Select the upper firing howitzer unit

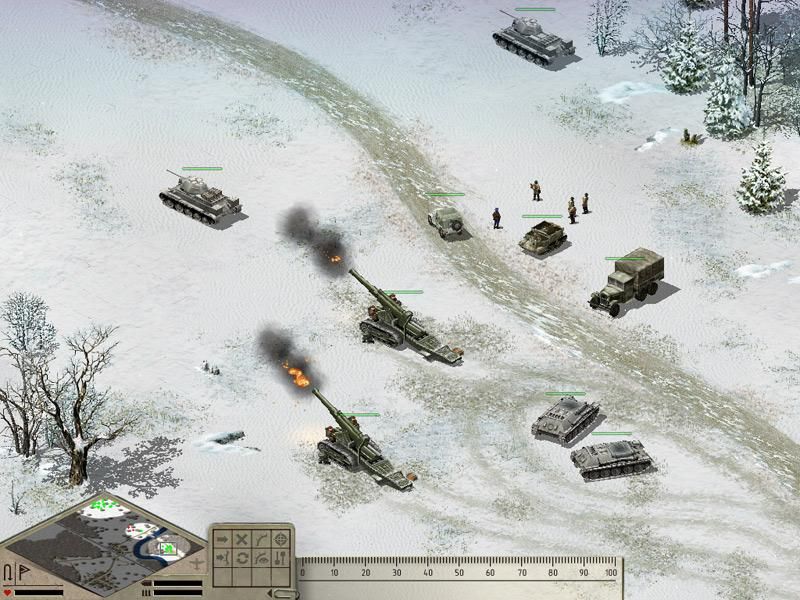400,320
